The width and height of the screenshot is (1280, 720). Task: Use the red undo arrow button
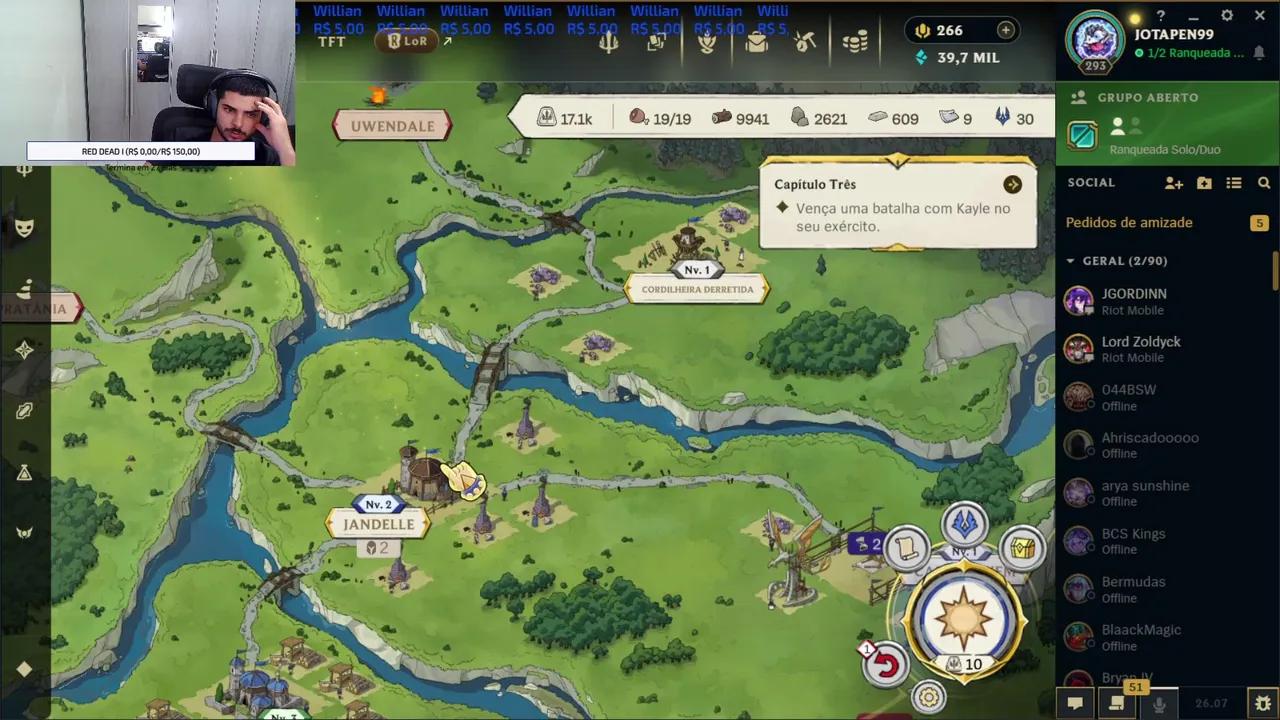tap(886, 665)
